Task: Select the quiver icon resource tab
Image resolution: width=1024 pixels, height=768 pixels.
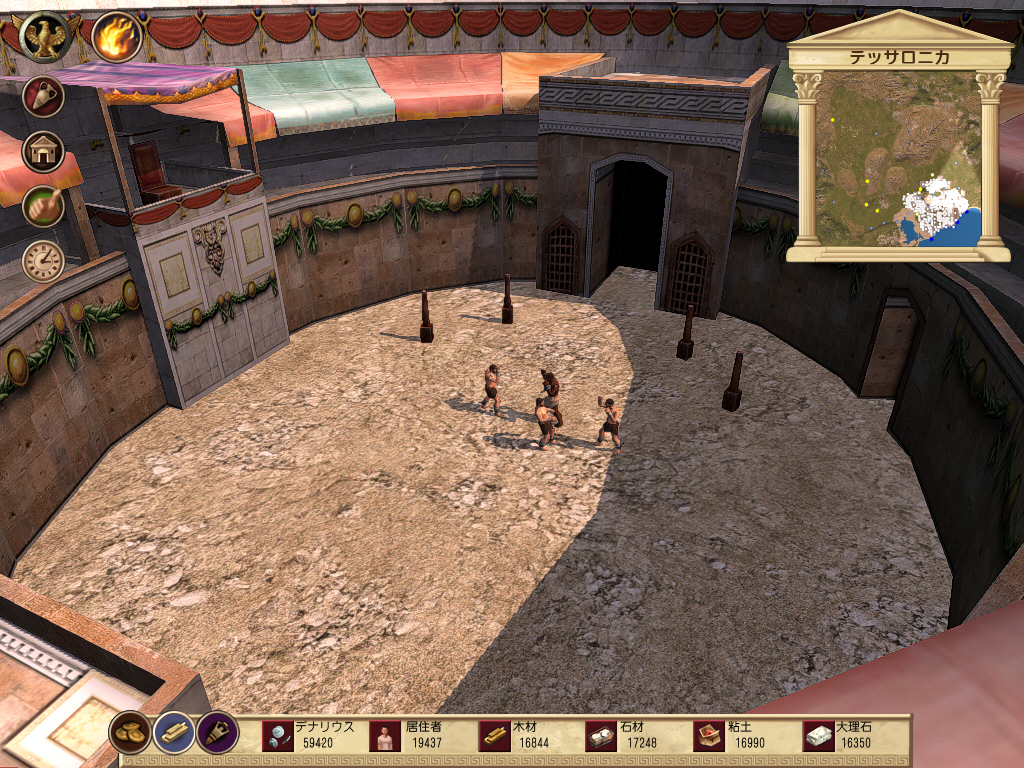Action: pos(217,733)
